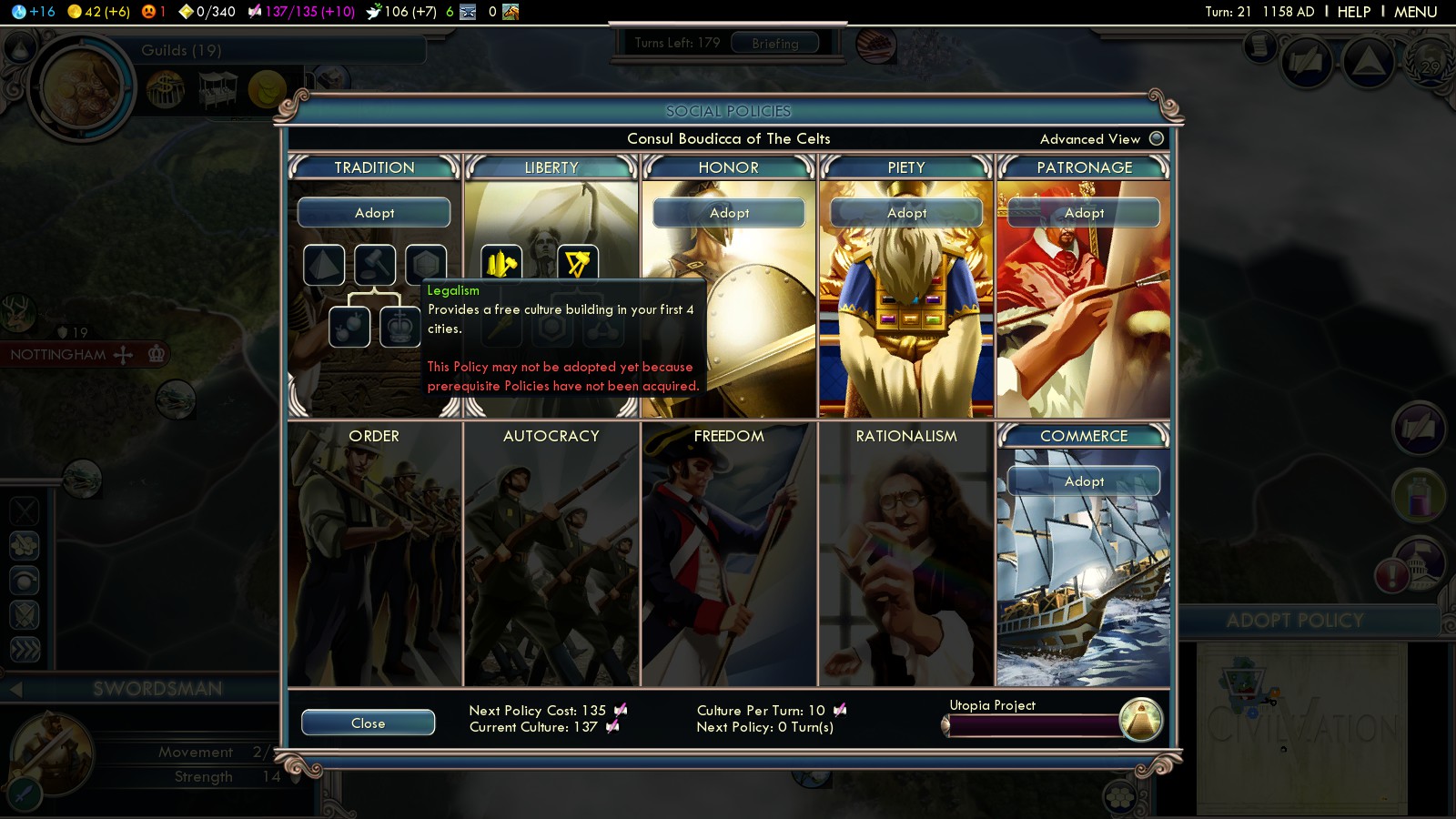Choose the gavel policy icon in Tradition

375,265
